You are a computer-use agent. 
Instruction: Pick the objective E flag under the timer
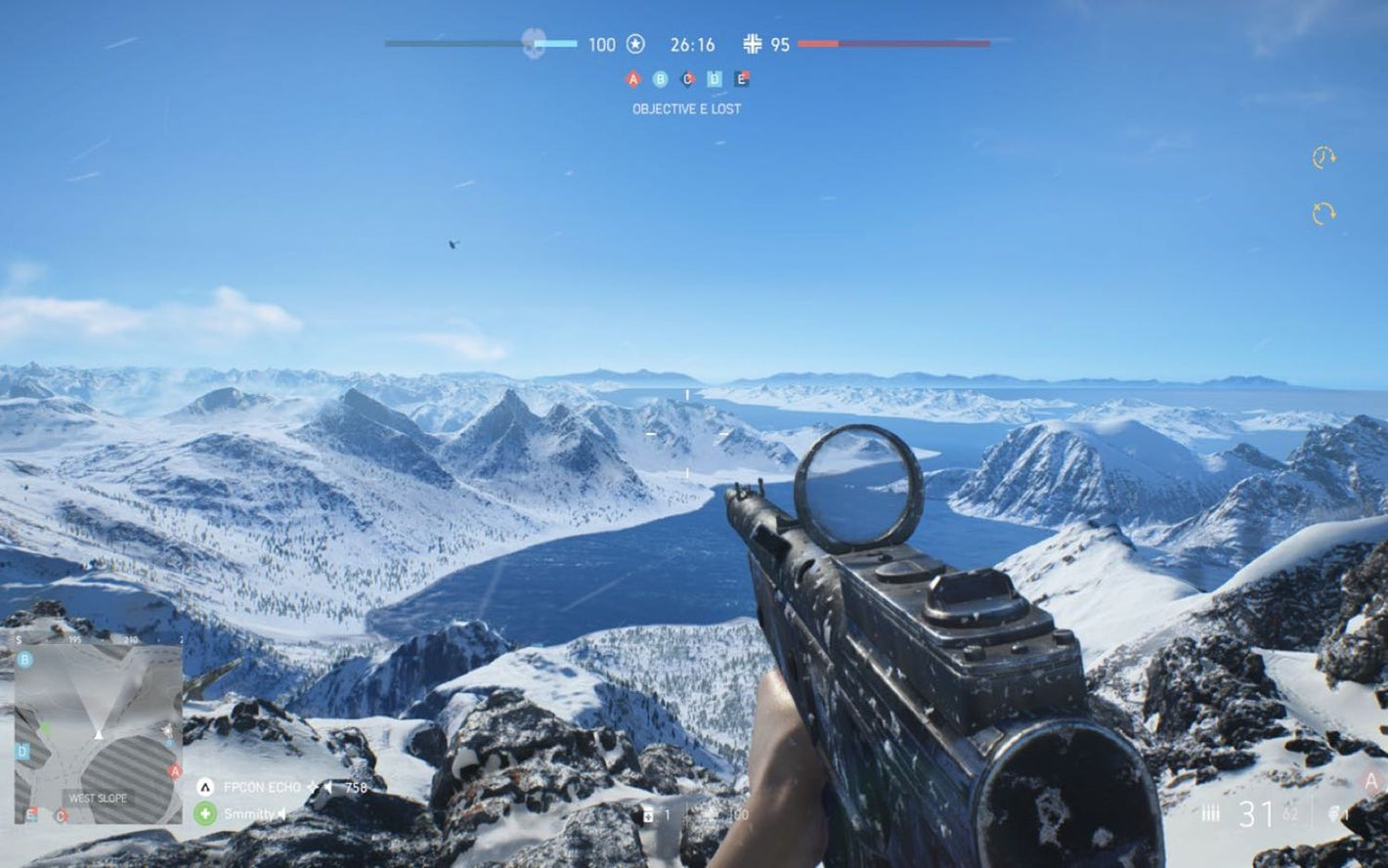click(x=742, y=79)
